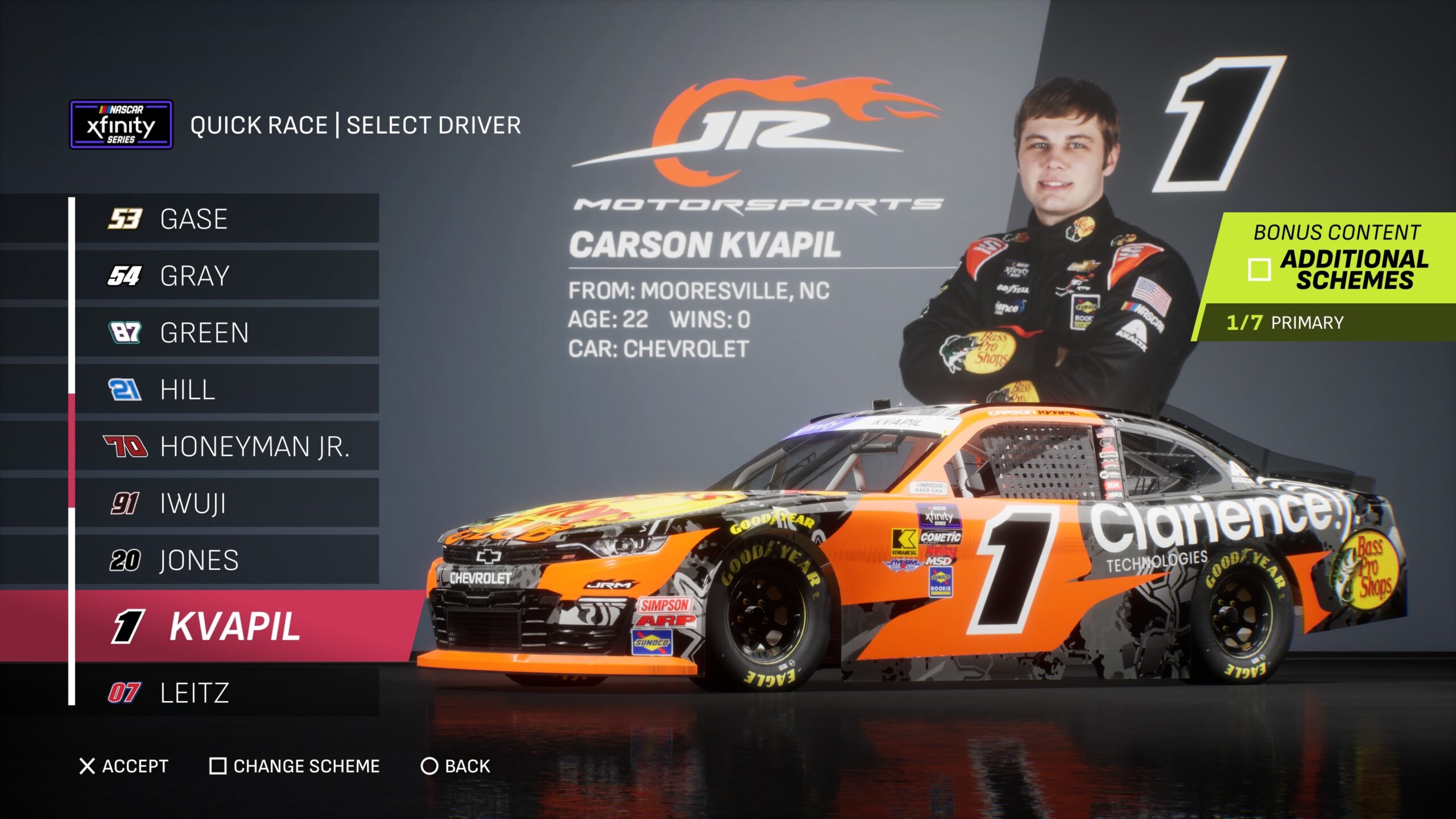The image size is (1456, 819).
Task: Select driver Gase, car 53
Action: point(226,219)
